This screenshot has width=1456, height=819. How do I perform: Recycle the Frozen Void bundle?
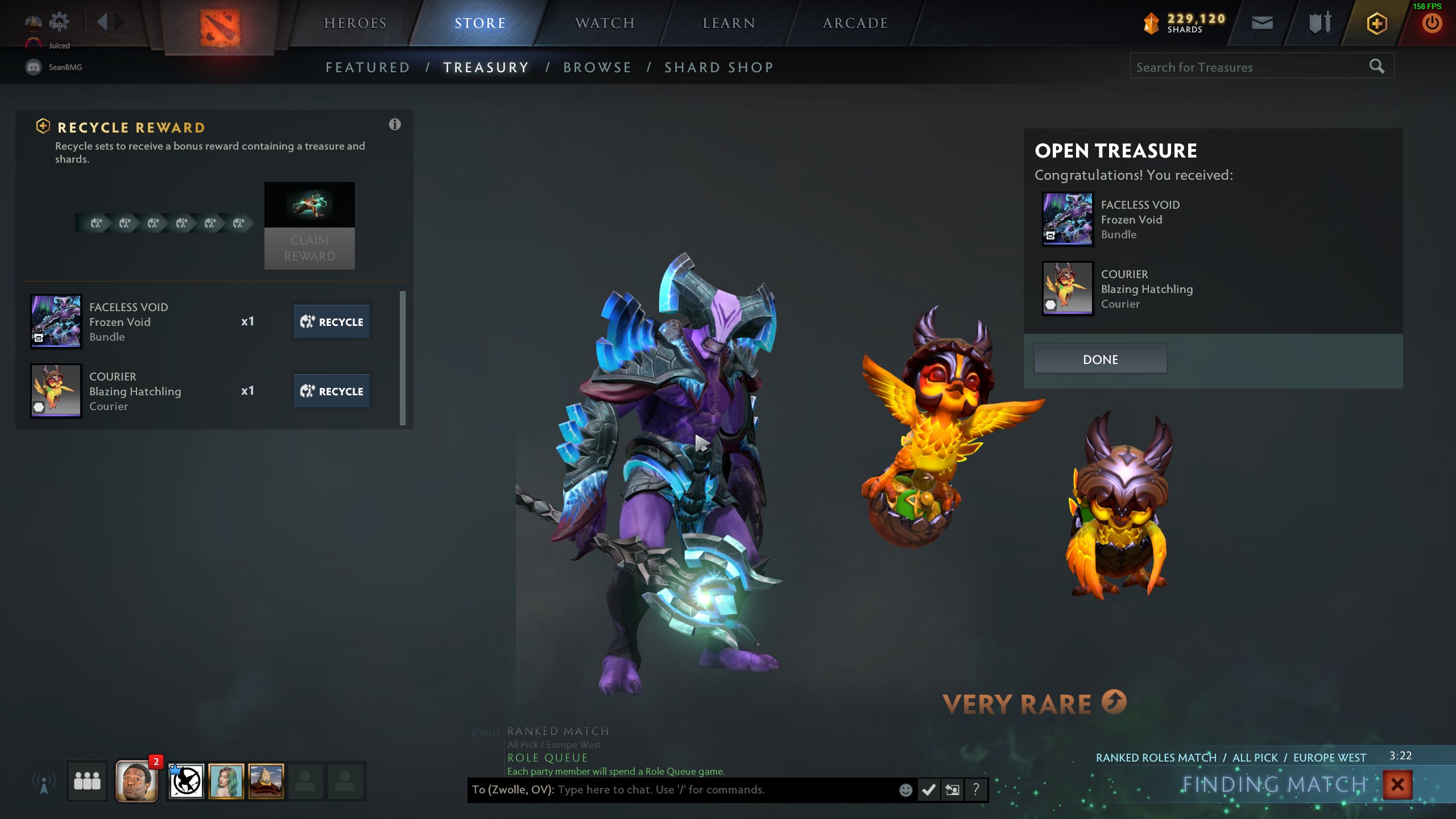[x=332, y=322]
